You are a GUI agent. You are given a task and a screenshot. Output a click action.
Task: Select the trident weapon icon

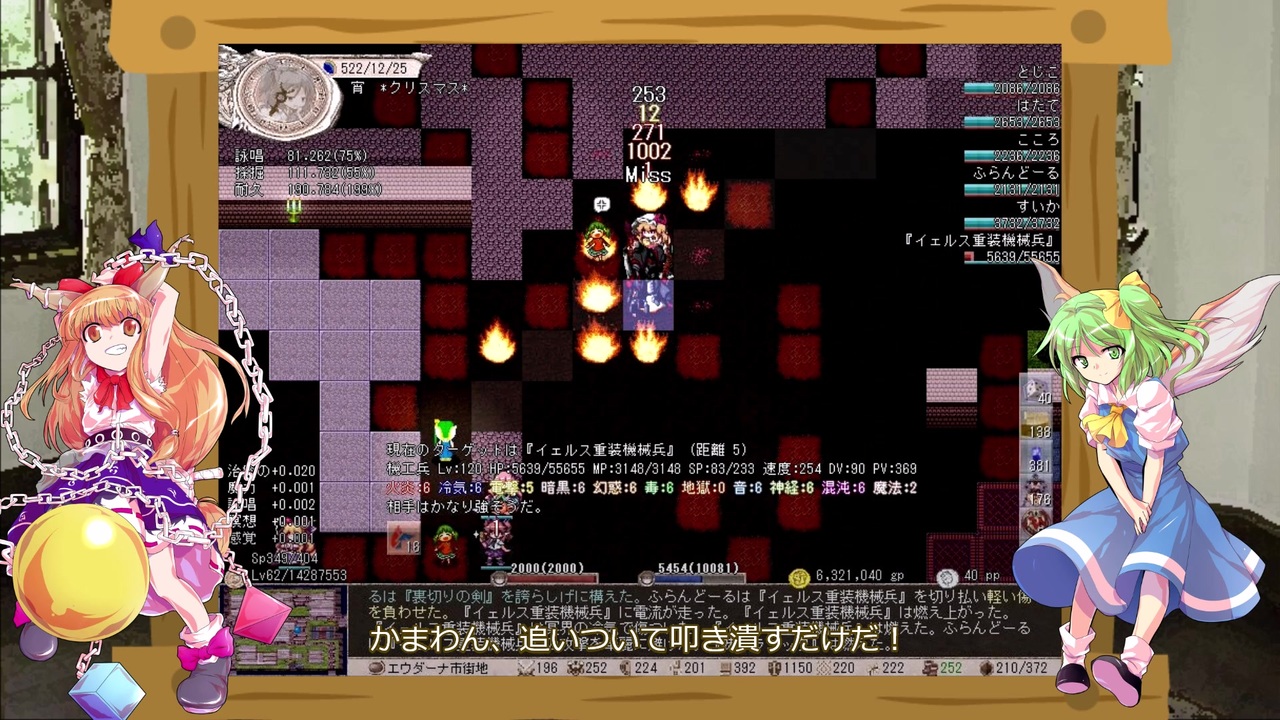tap(293, 210)
